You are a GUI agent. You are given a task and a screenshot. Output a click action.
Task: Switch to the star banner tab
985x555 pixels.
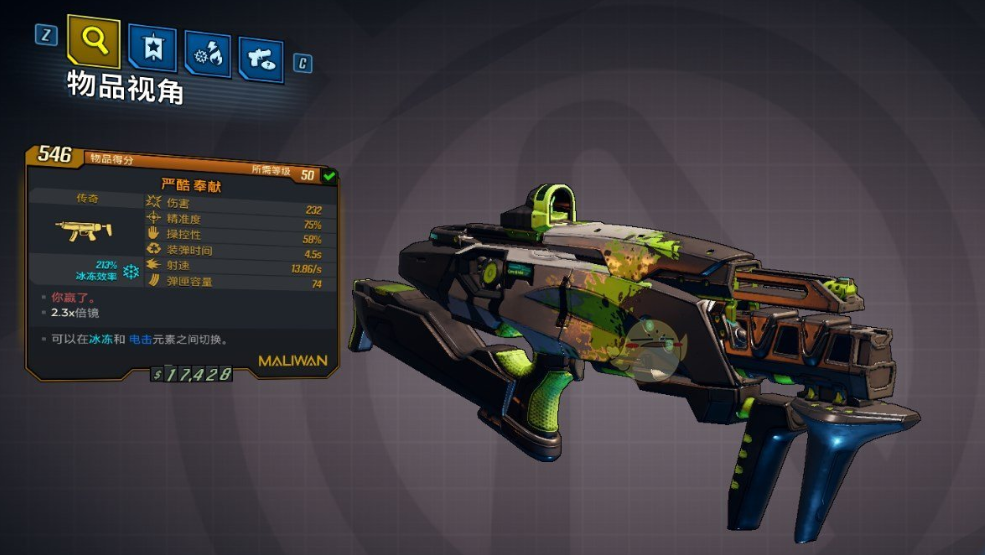click(x=153, y=50)
